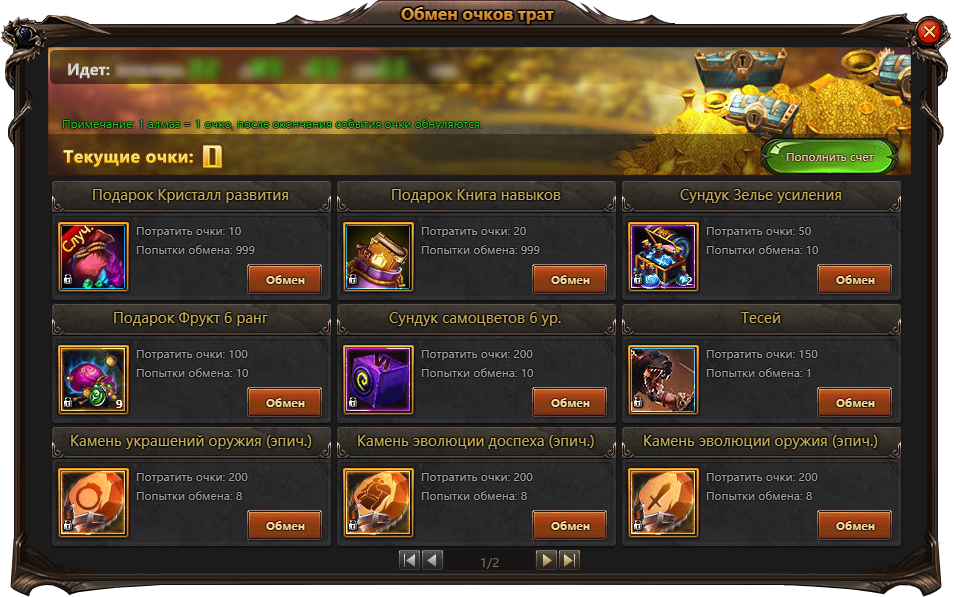
Task: Exchange points for Подарок Кристалл развития
Action: point(285,280)
